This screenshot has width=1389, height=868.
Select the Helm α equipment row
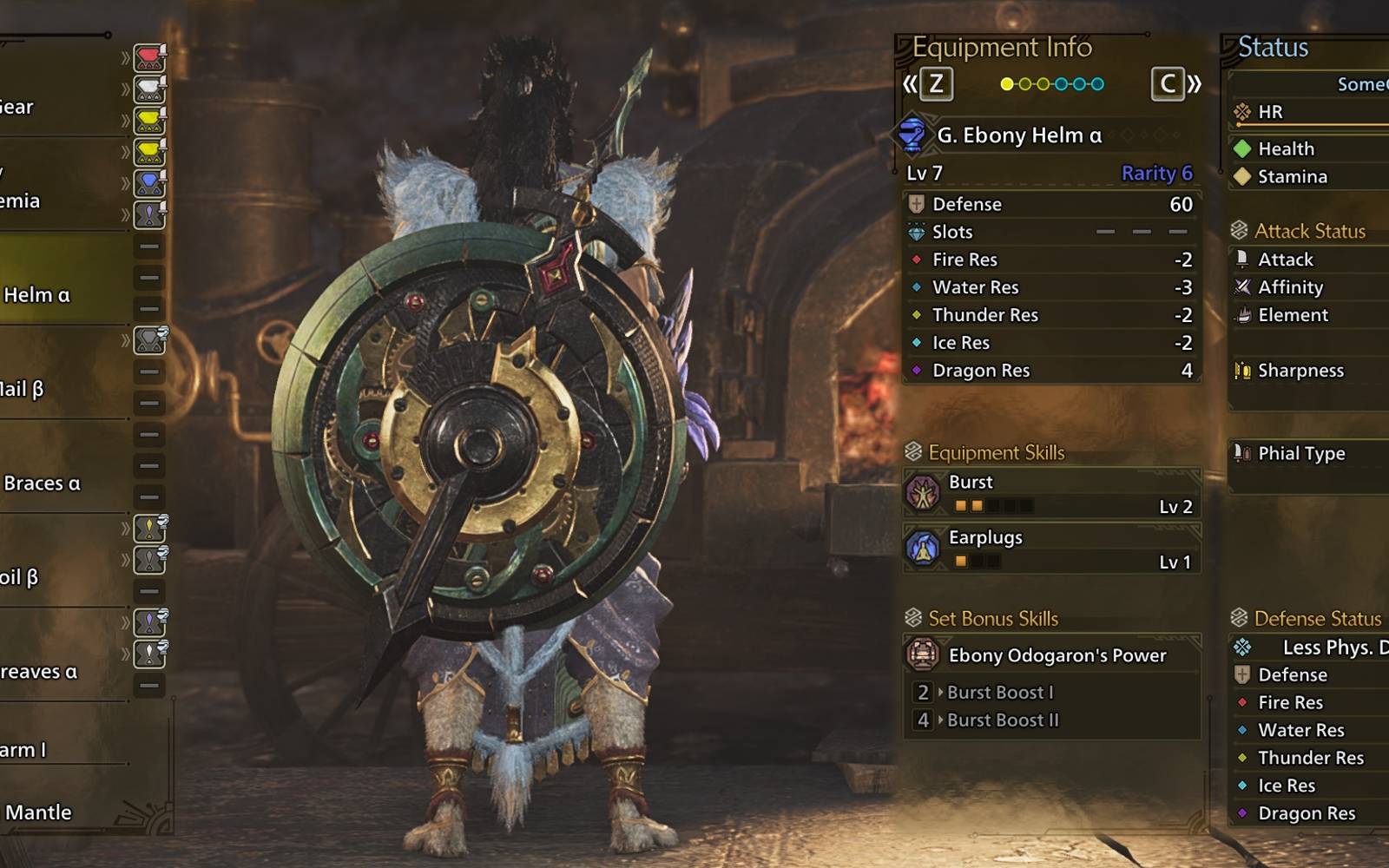tap(39, 295)
